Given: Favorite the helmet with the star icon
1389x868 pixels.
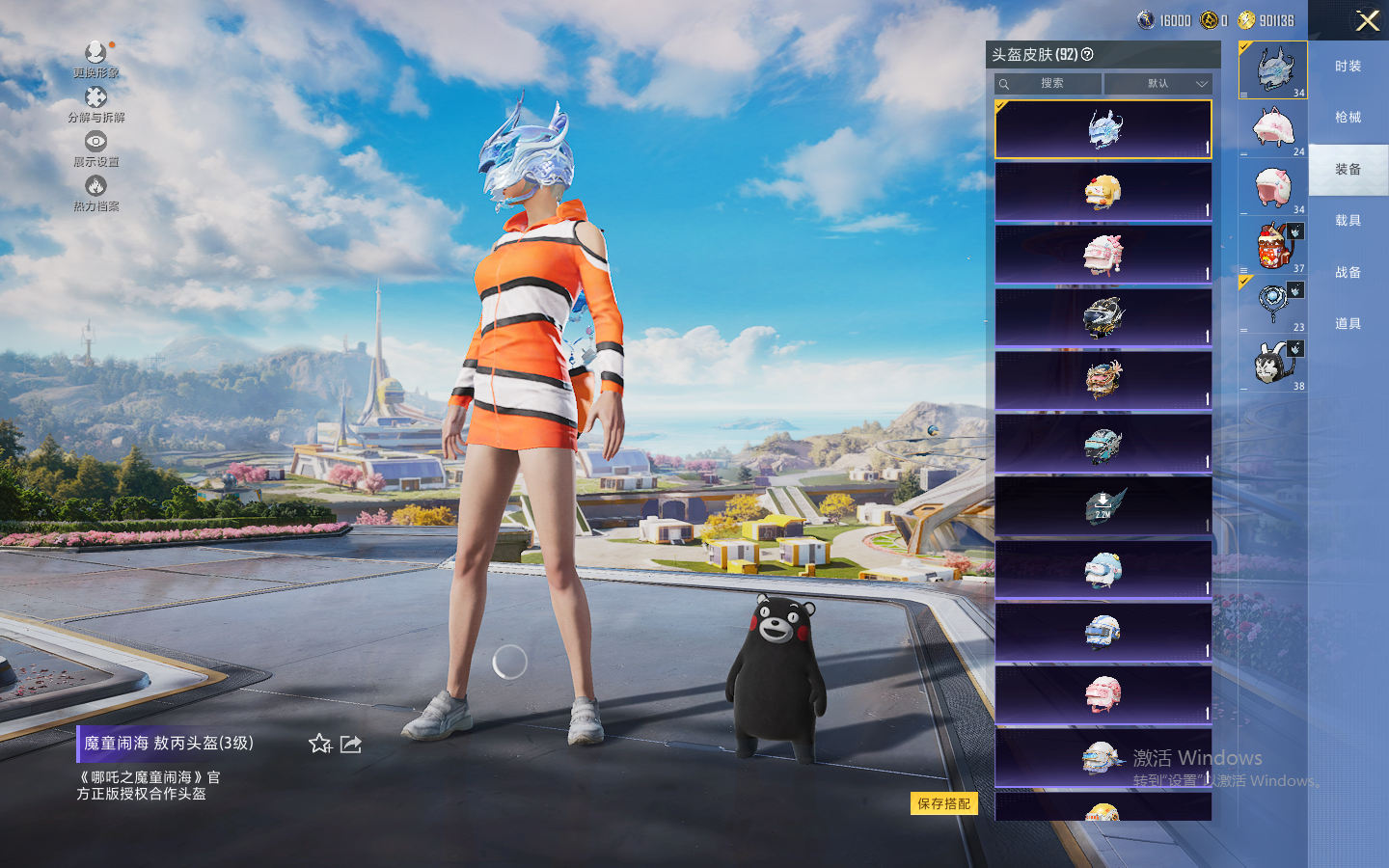Looking at the screenshot, I should [x=320, y=744].
